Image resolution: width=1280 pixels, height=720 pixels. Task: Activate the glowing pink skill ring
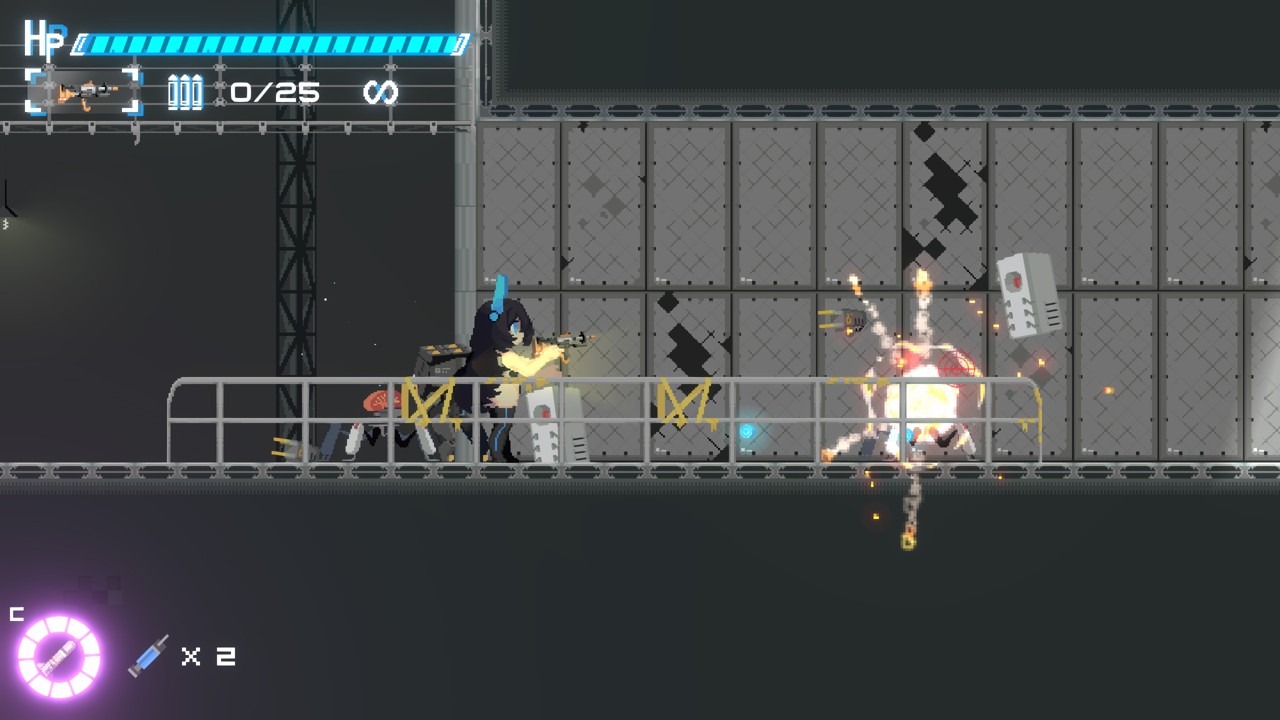59,656
